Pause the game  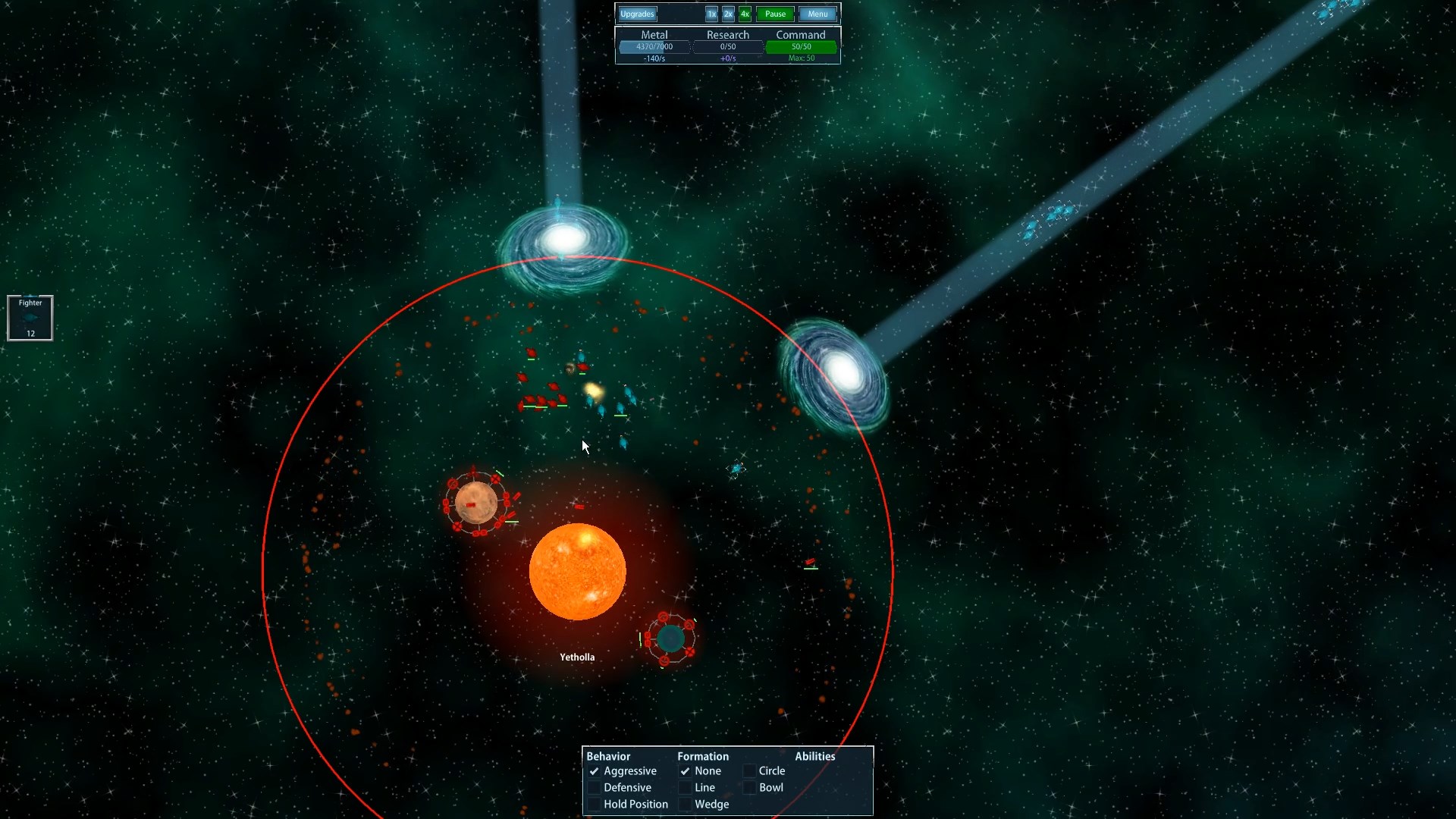(x=775, y=14)
